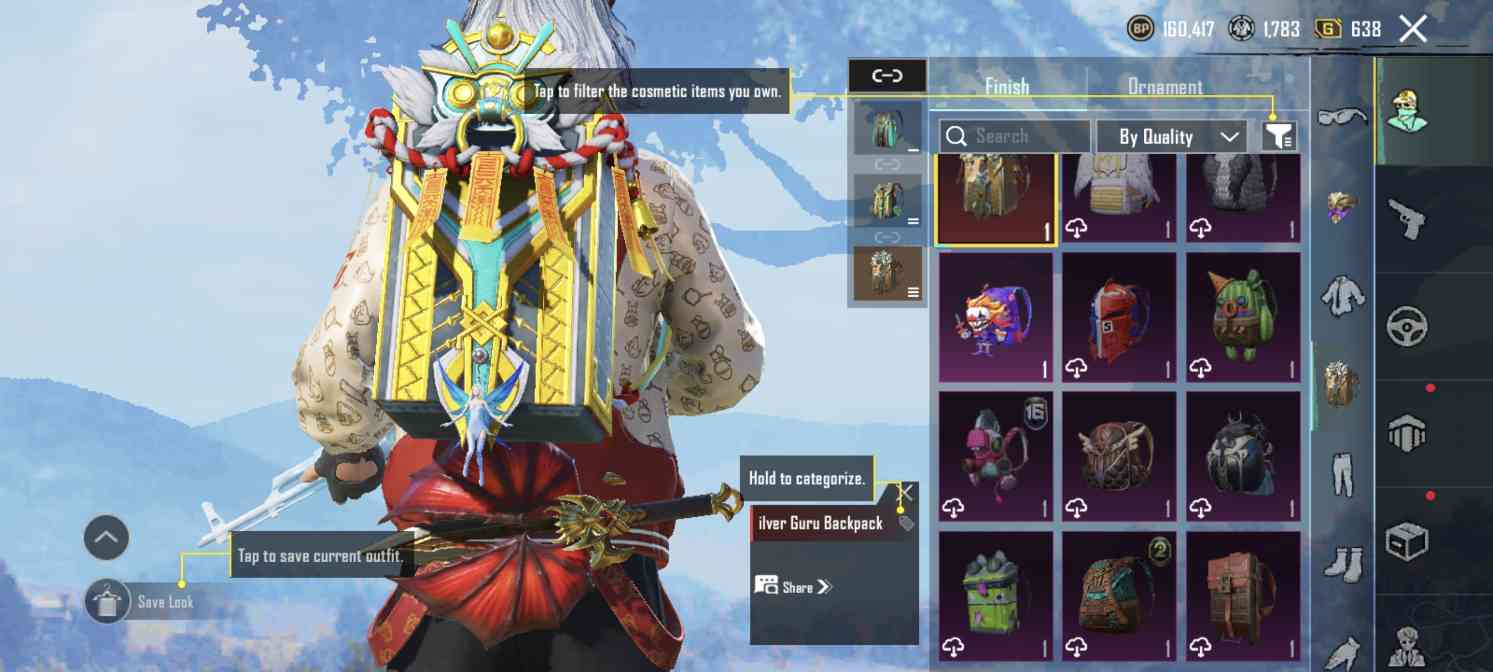Switch to the Ornament tab
The height and width of the screenshot is (672, 1493).
pyautogui.click(x=1165, y=87)
